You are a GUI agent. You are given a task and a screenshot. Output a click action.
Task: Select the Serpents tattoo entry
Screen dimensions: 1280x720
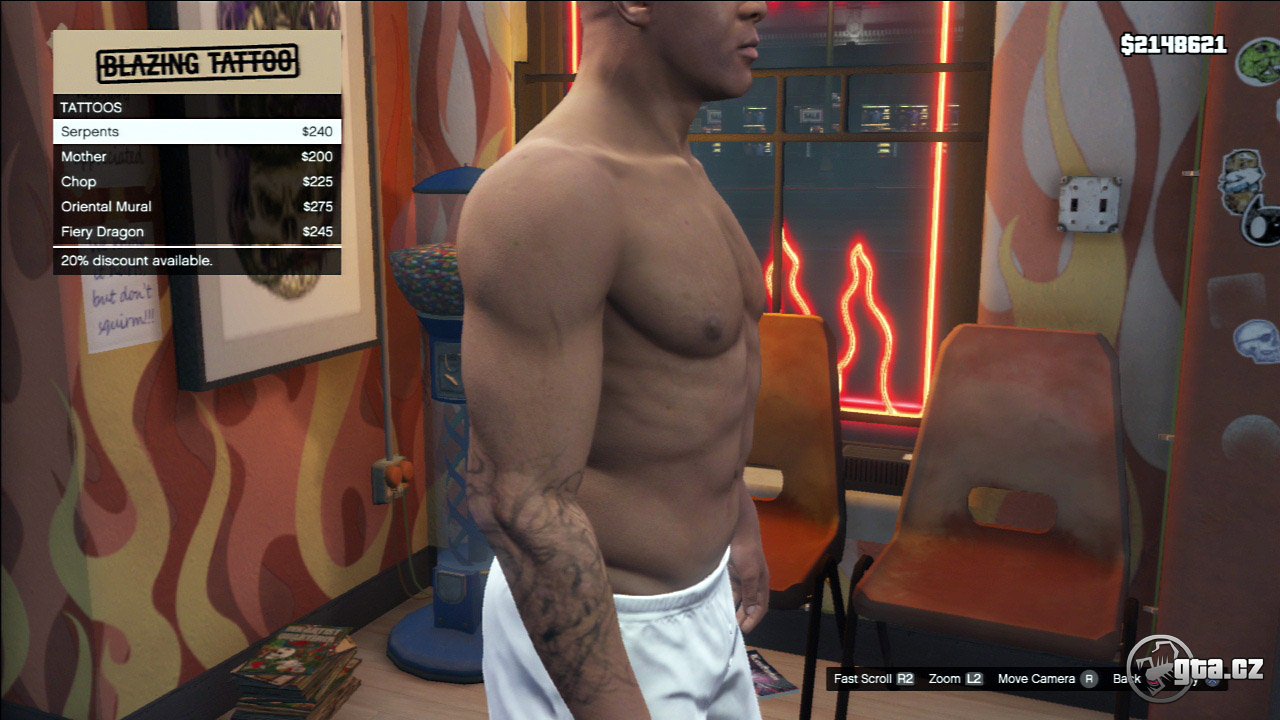click(x=197, y=131)
